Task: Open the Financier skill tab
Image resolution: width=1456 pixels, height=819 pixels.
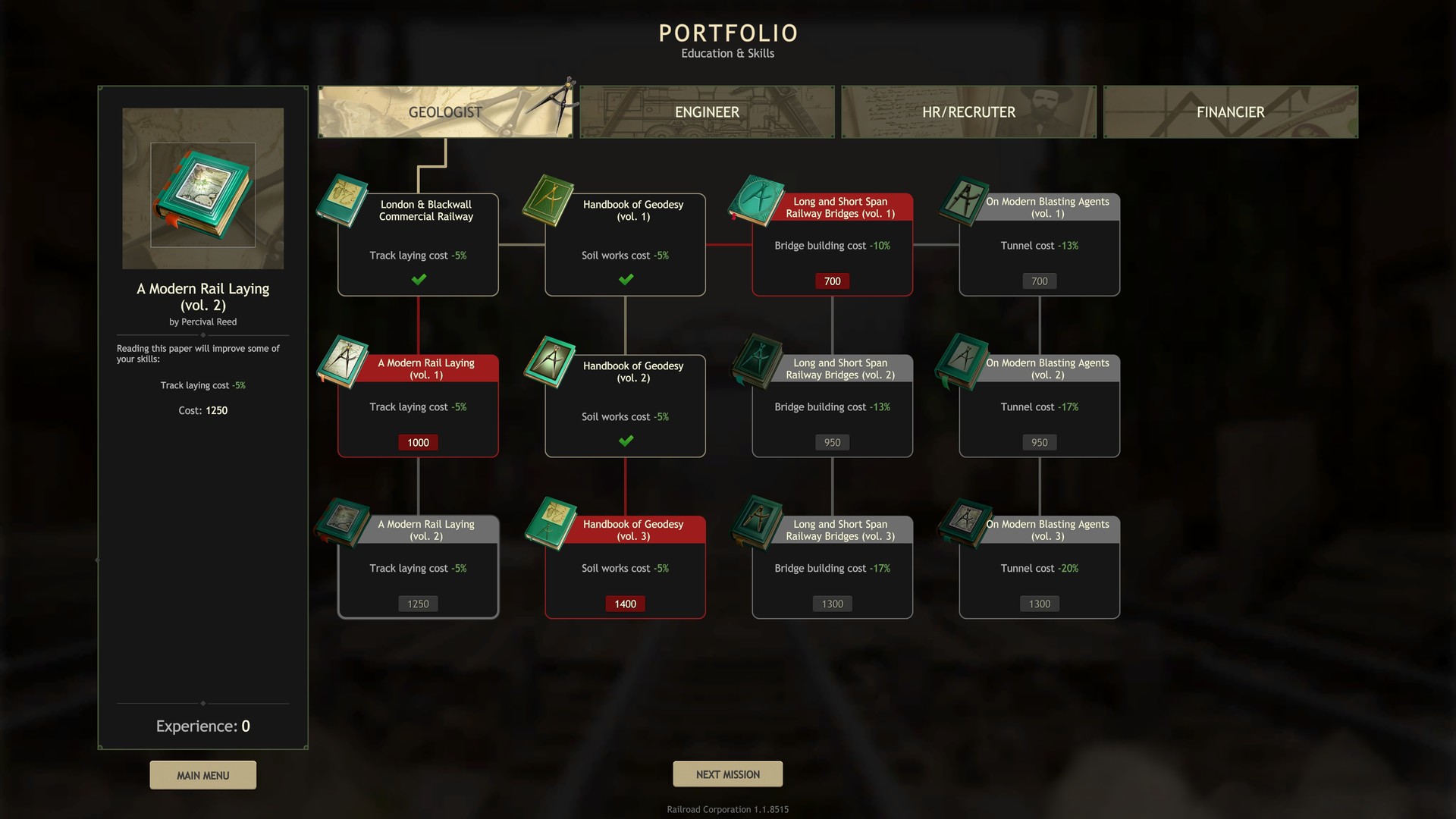Action: tap(1229, 111)
